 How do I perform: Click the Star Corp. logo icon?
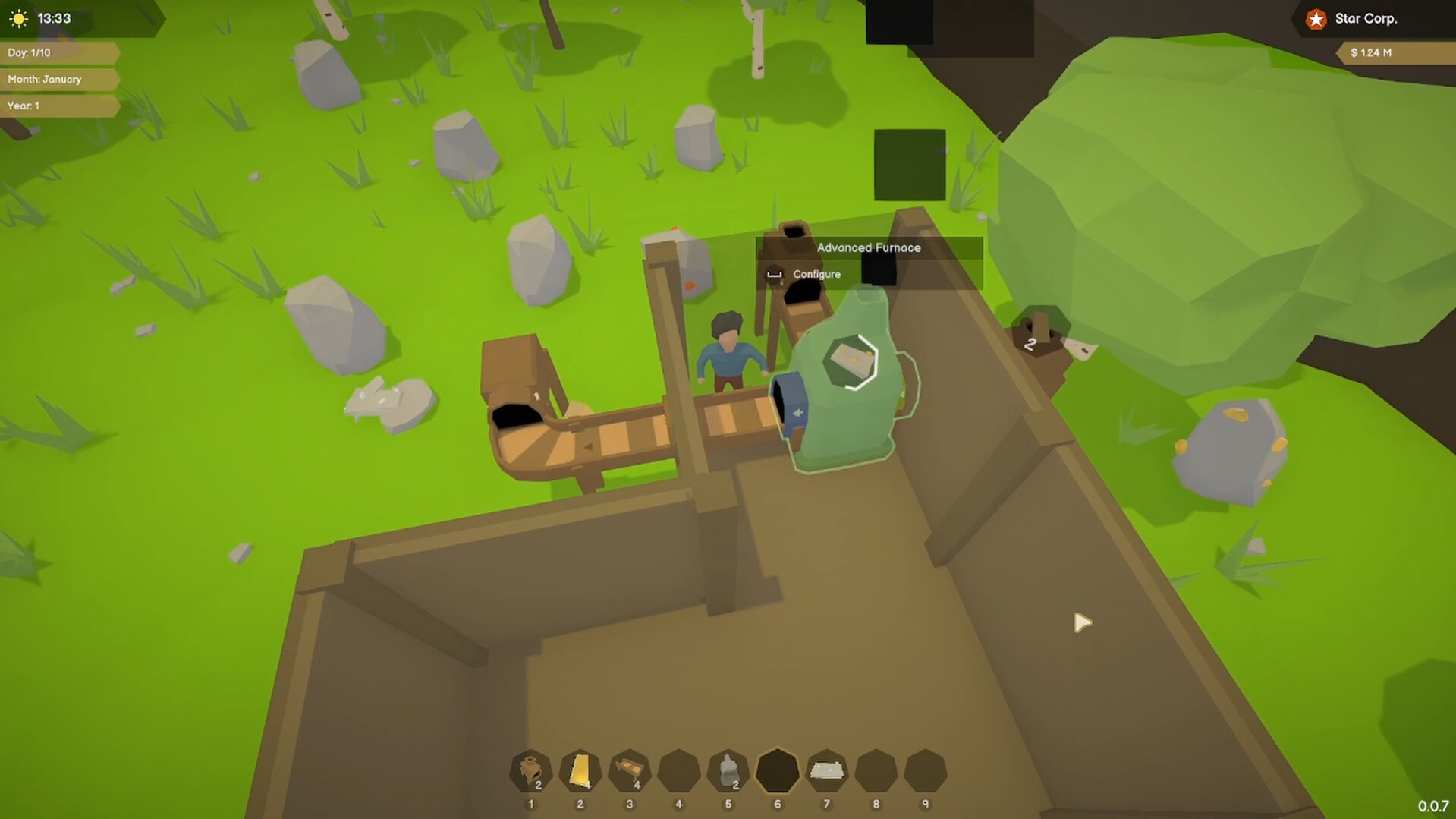click(1315, 19)
